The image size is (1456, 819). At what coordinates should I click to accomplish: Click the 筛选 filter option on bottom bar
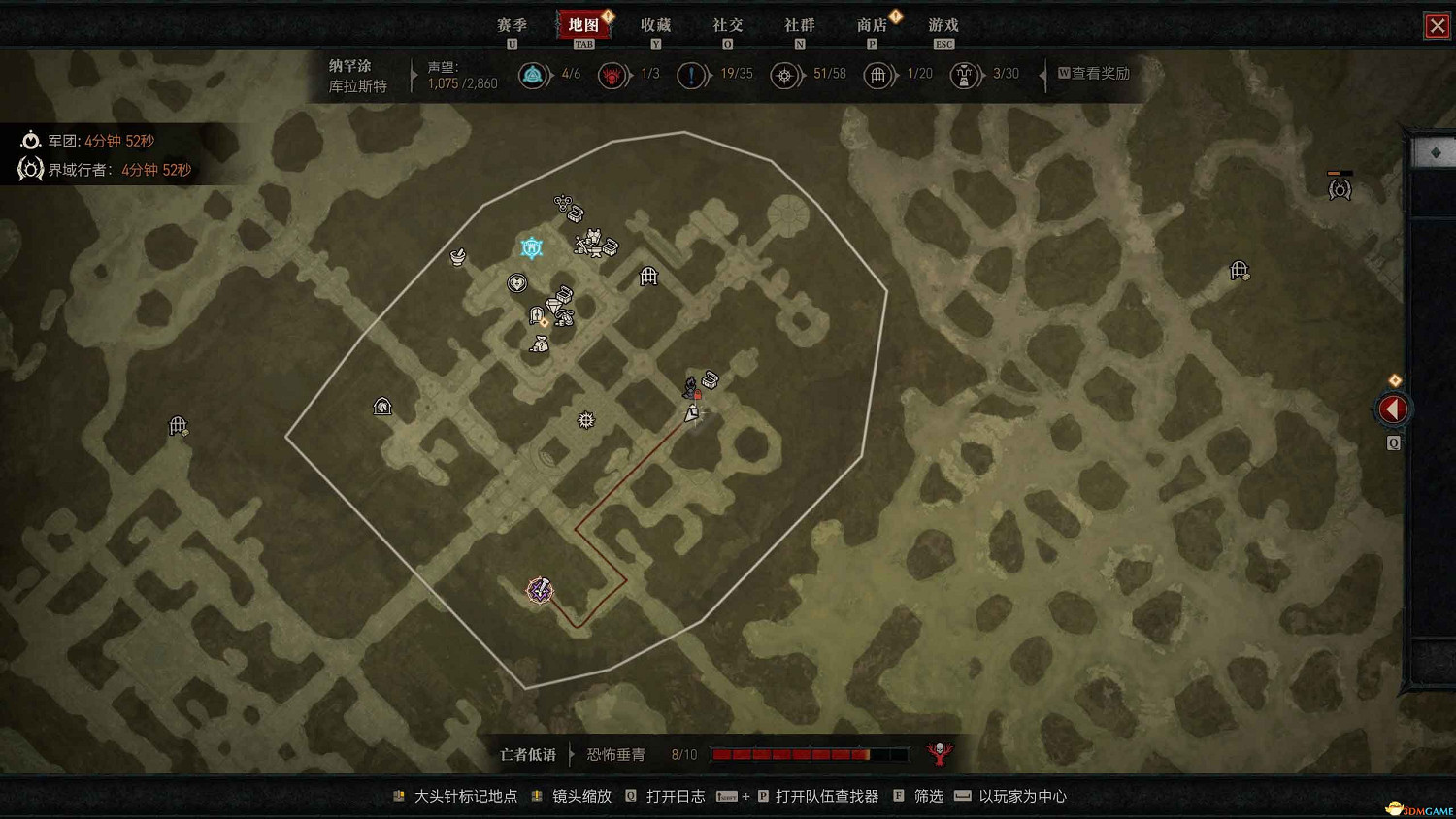[x=927, y=796]
